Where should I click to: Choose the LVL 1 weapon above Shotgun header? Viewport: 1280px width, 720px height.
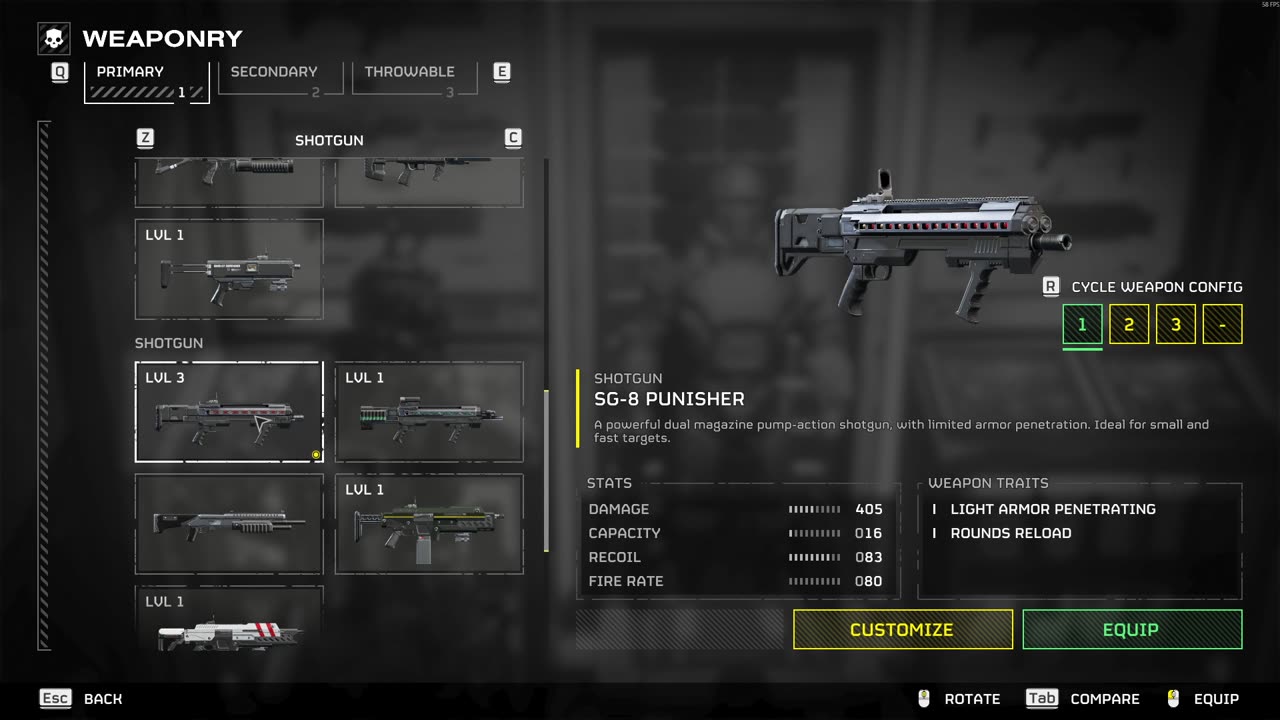click(229, 269)
